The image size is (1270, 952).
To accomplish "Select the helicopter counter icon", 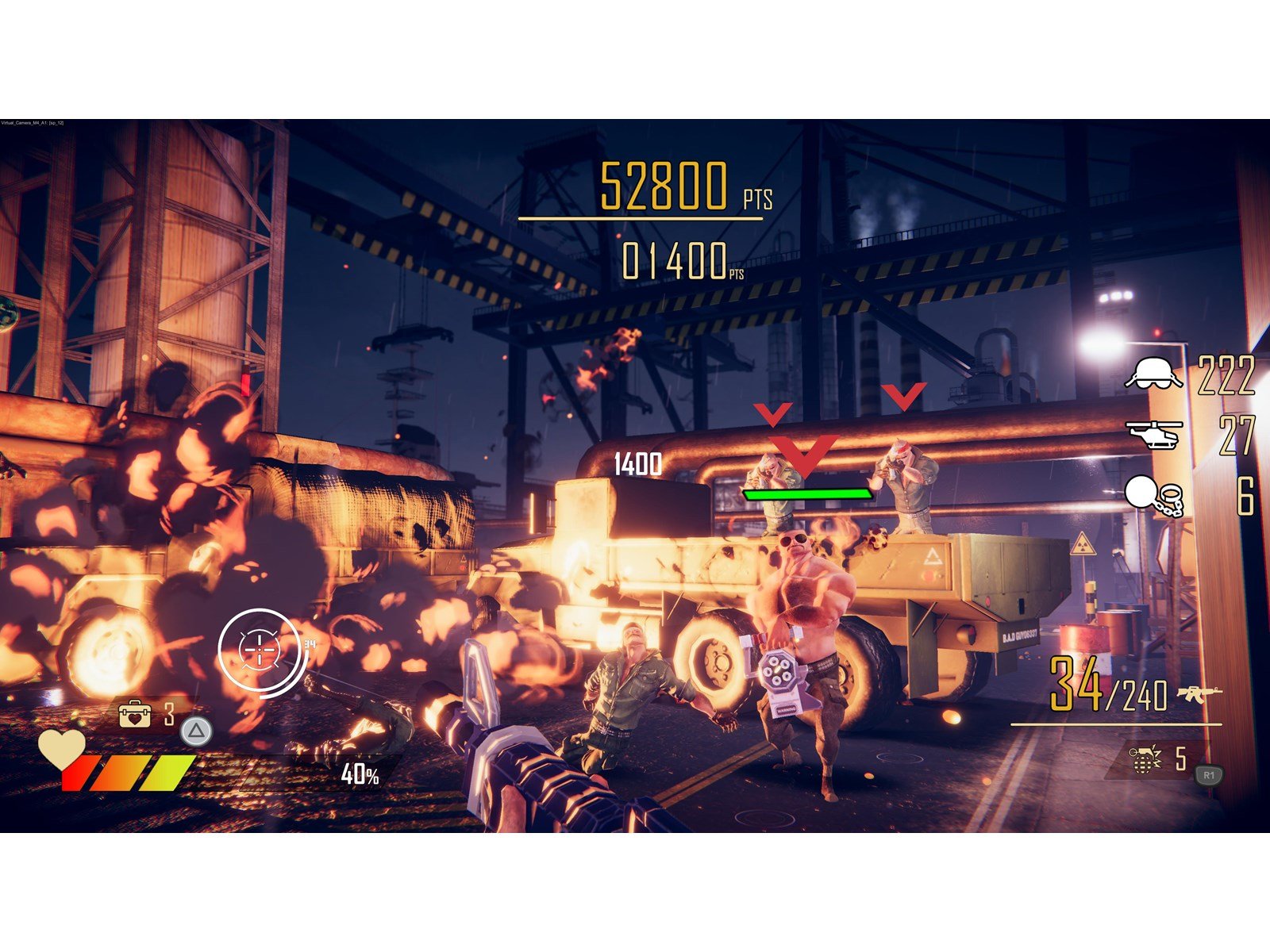I will 1154,434.
